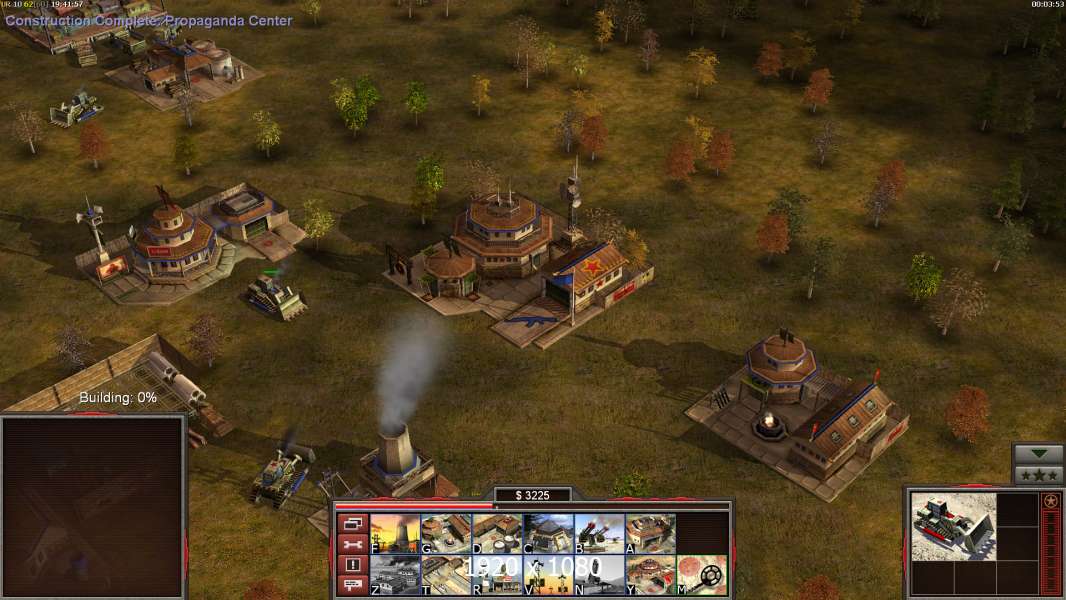
Task: Click the minimap radar panel
Action: click(x=94, y=506)
